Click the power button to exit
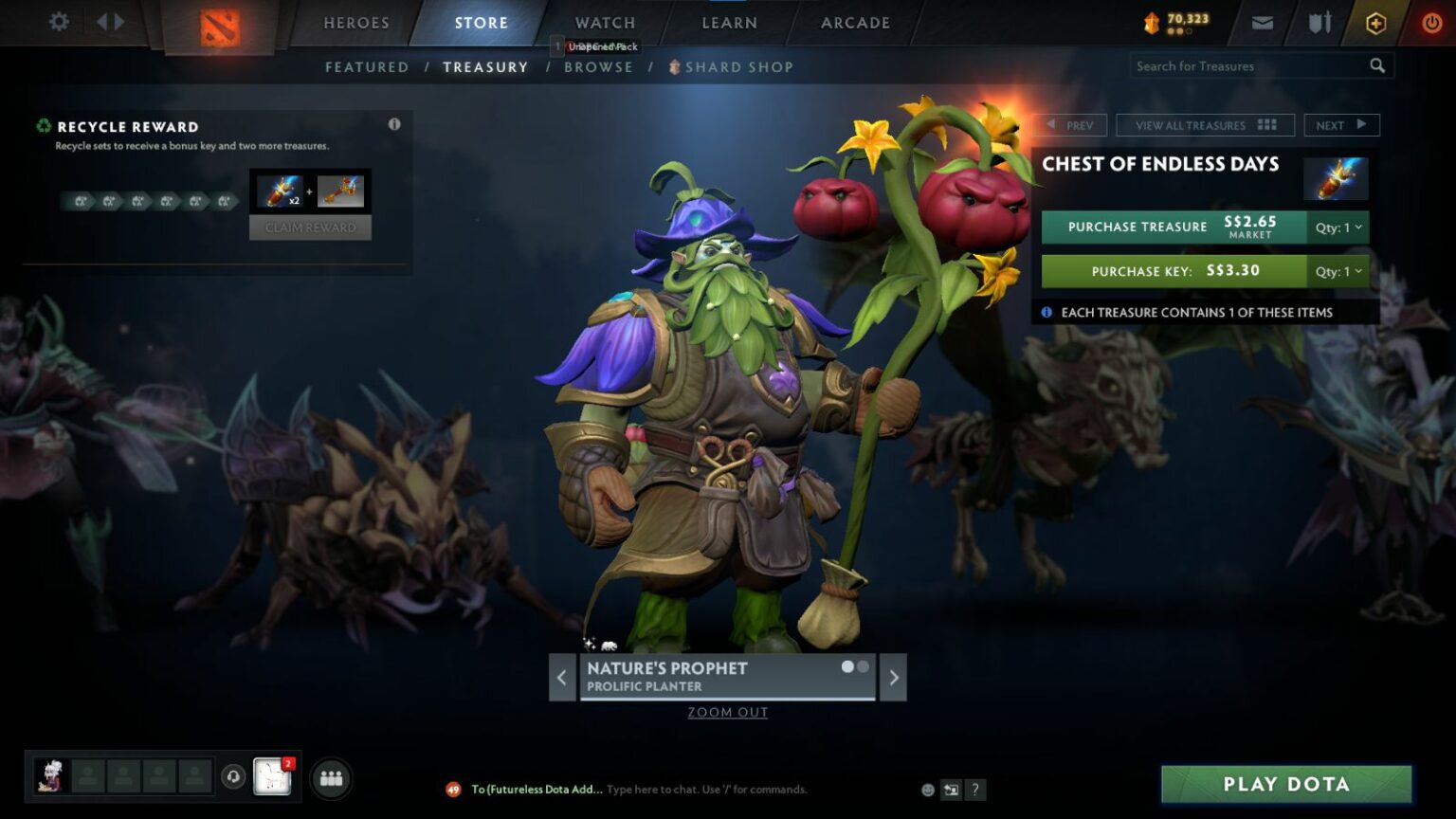 (1429, 22)
